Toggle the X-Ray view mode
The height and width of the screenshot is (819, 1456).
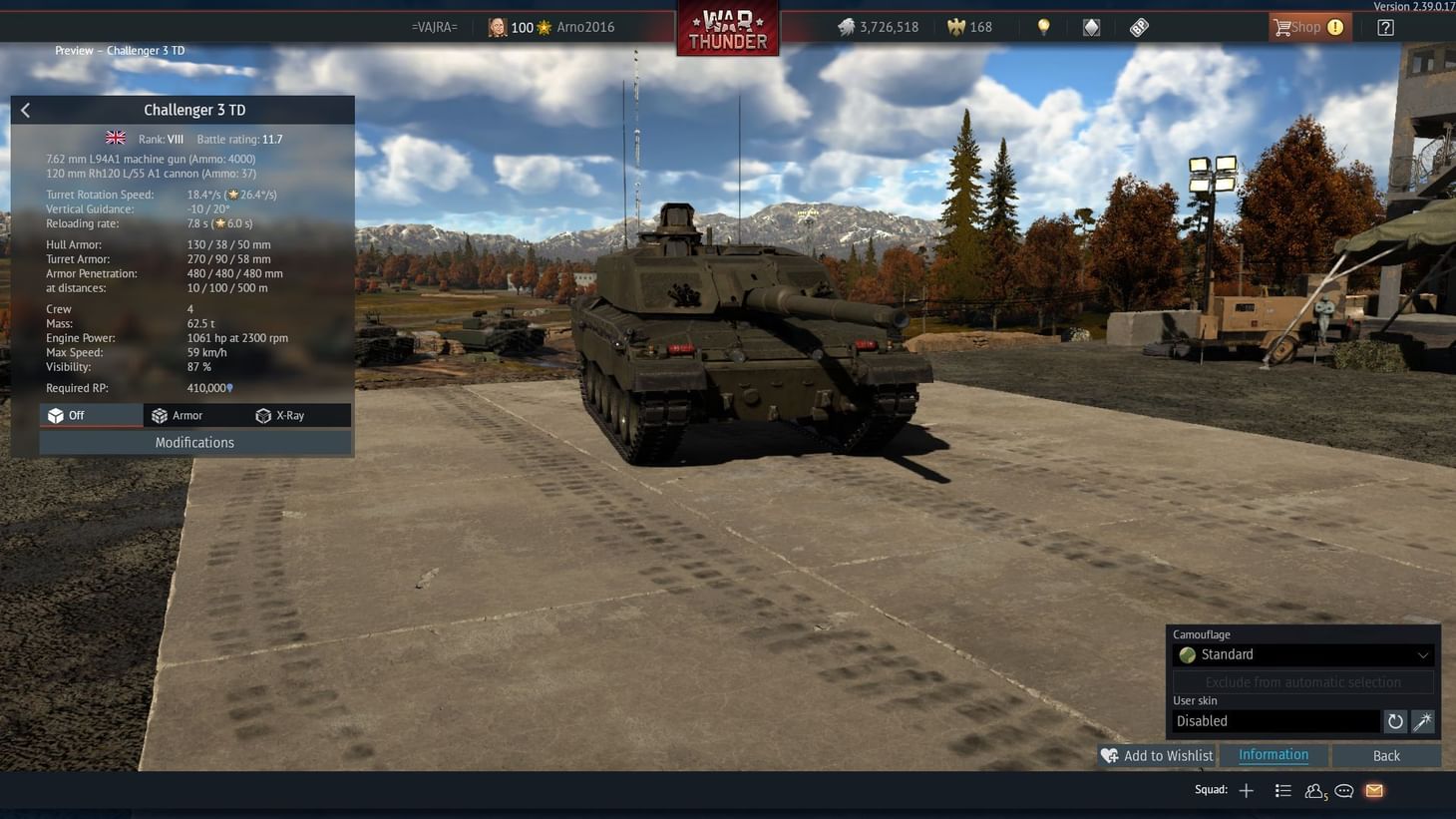(x=288, y=415)
